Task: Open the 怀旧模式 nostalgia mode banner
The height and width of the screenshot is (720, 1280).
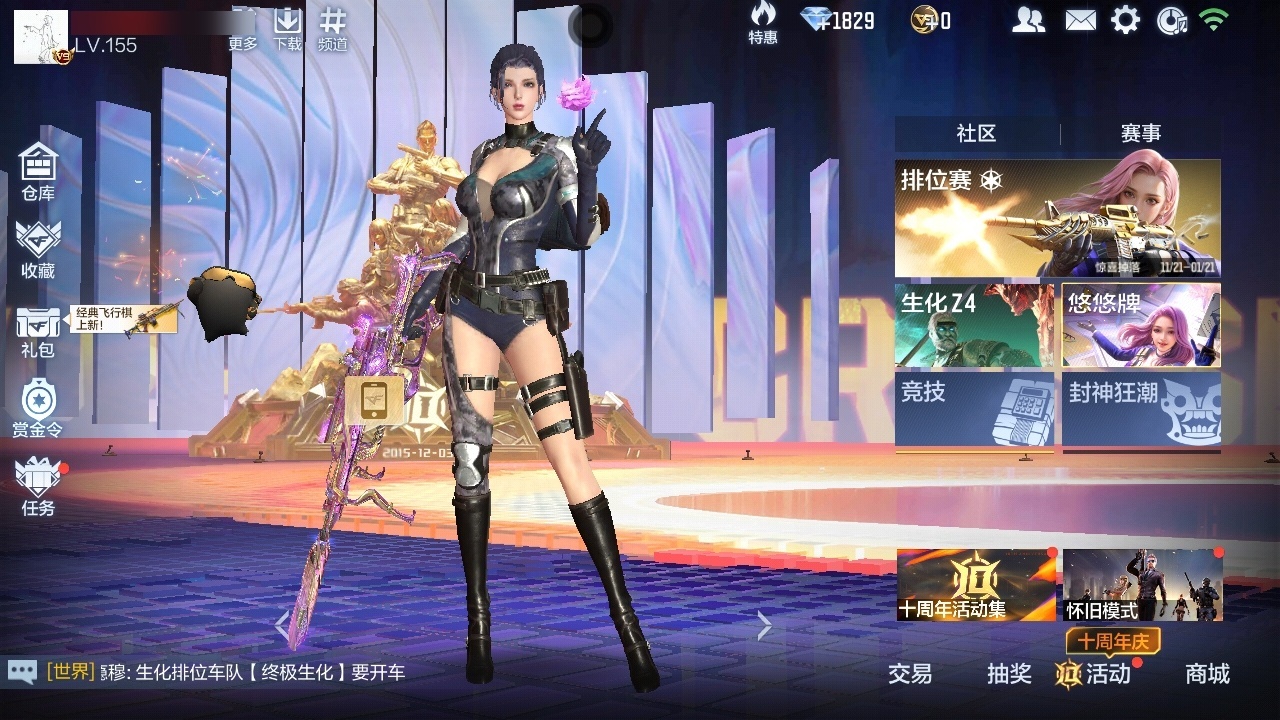Action: (1142, 585)
